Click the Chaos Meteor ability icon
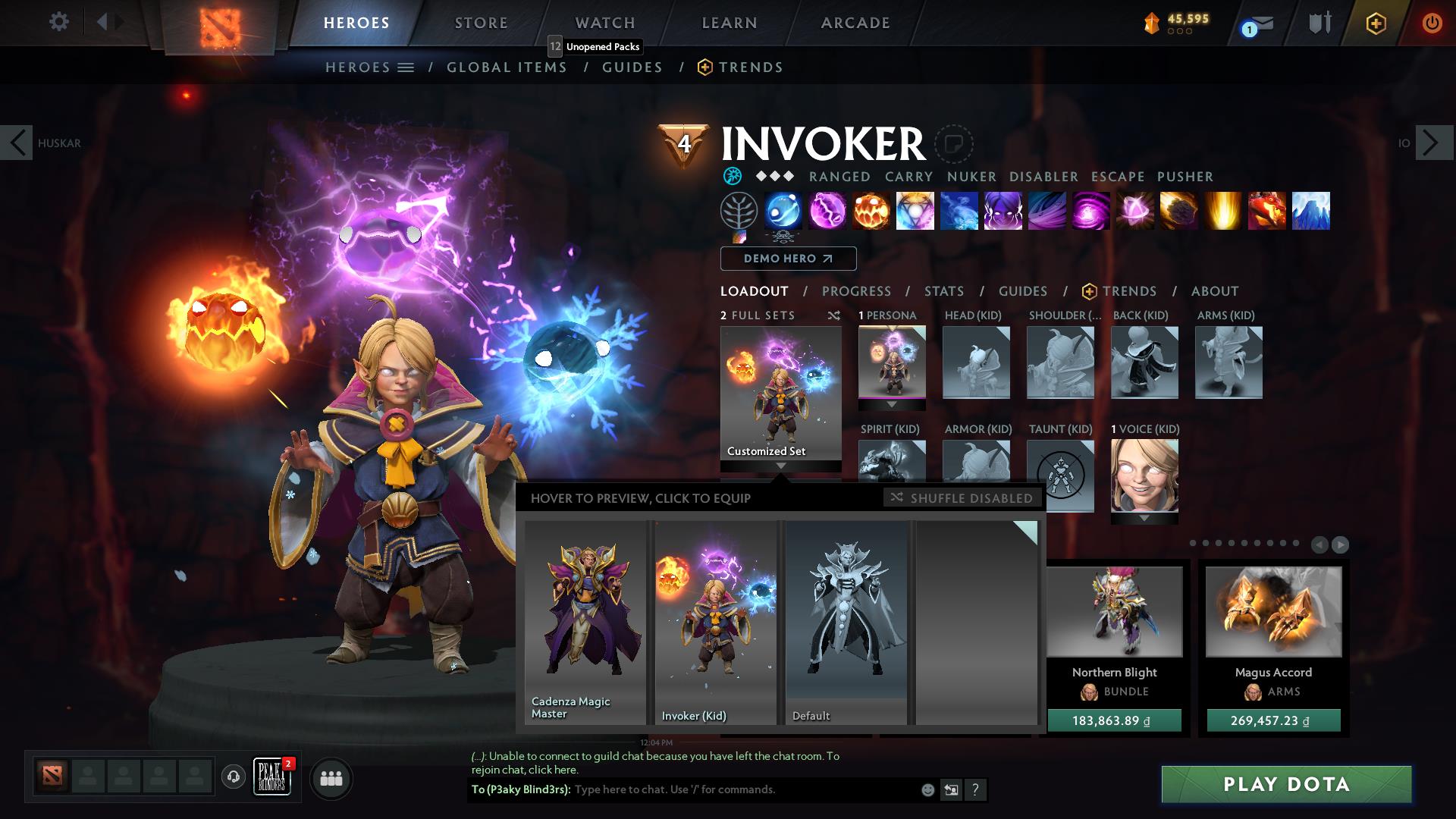This screenshot has height=819, width=1456. pyautogui.click(x=1179, y=211)
